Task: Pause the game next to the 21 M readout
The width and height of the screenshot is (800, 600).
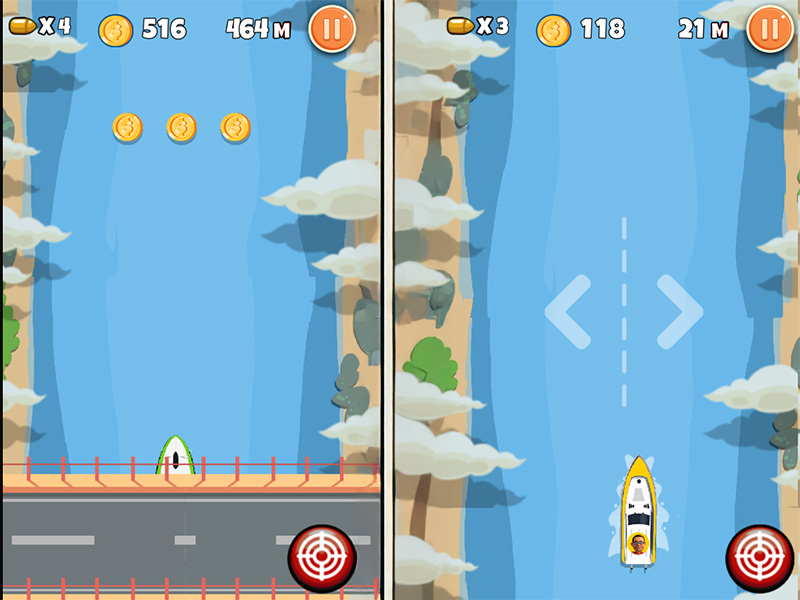Action: (769, 29)
